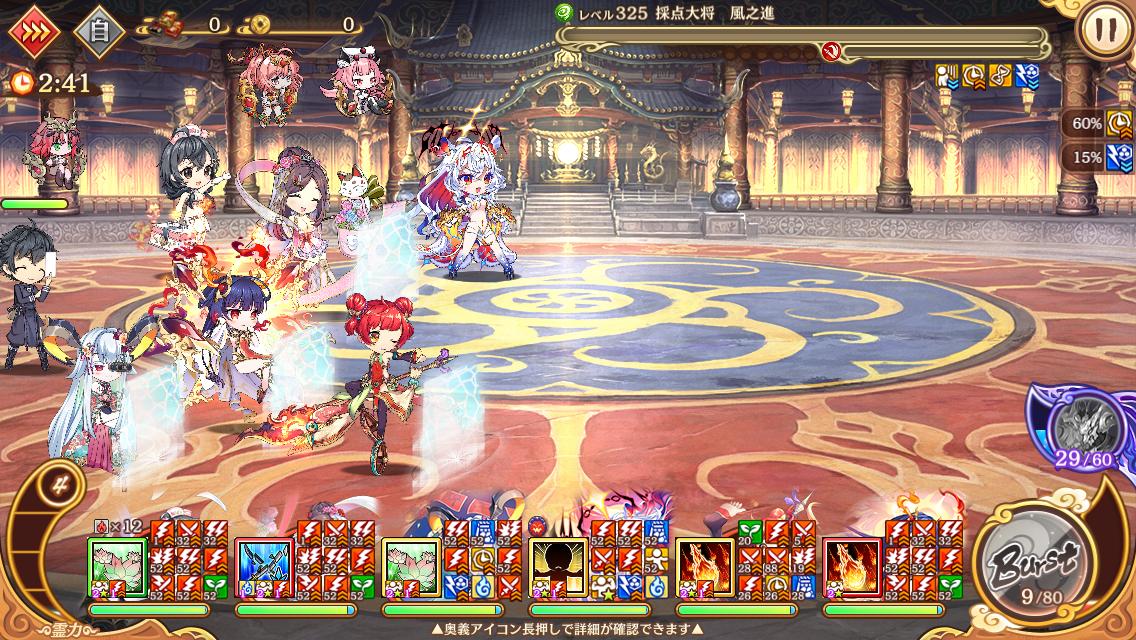This screenshot has height=640, width=1136.
Task: Use the swirling fire skill card
Action: tap(852, 568)
